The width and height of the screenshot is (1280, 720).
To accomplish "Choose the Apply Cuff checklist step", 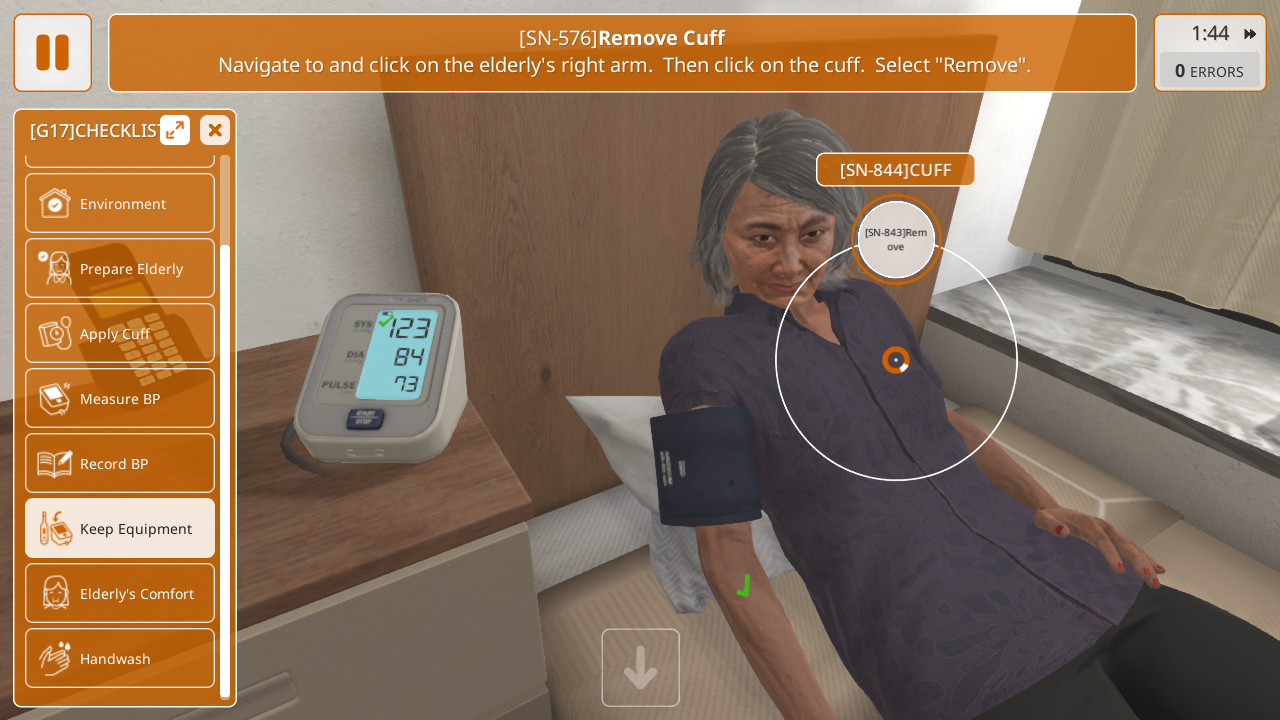I will [x=120, y=334].
